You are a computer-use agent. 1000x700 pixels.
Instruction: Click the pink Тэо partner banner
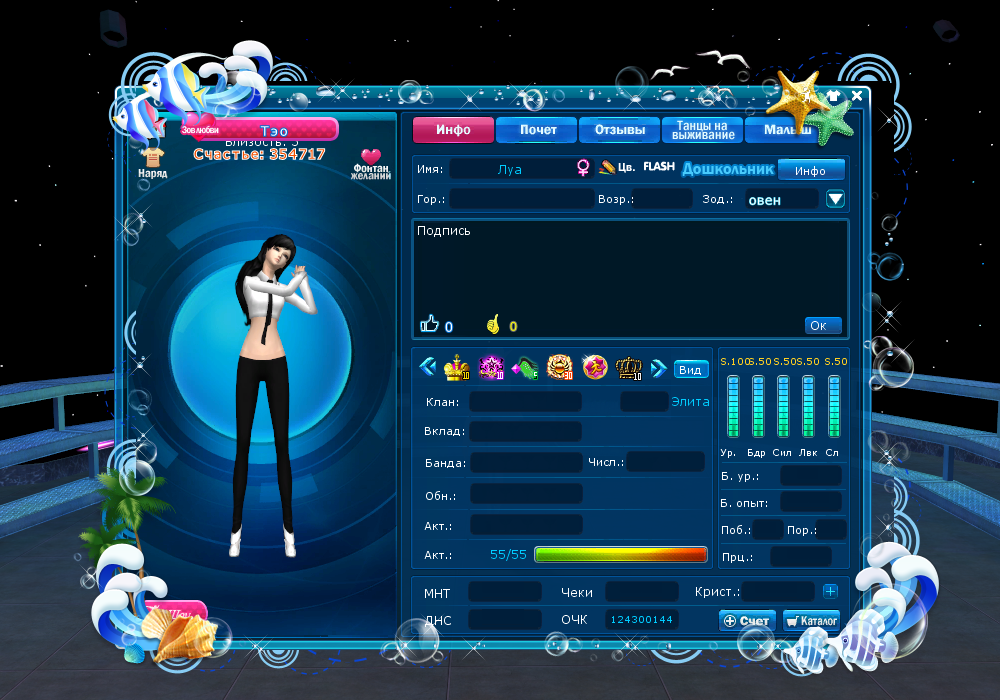click(x=274, y=130)
